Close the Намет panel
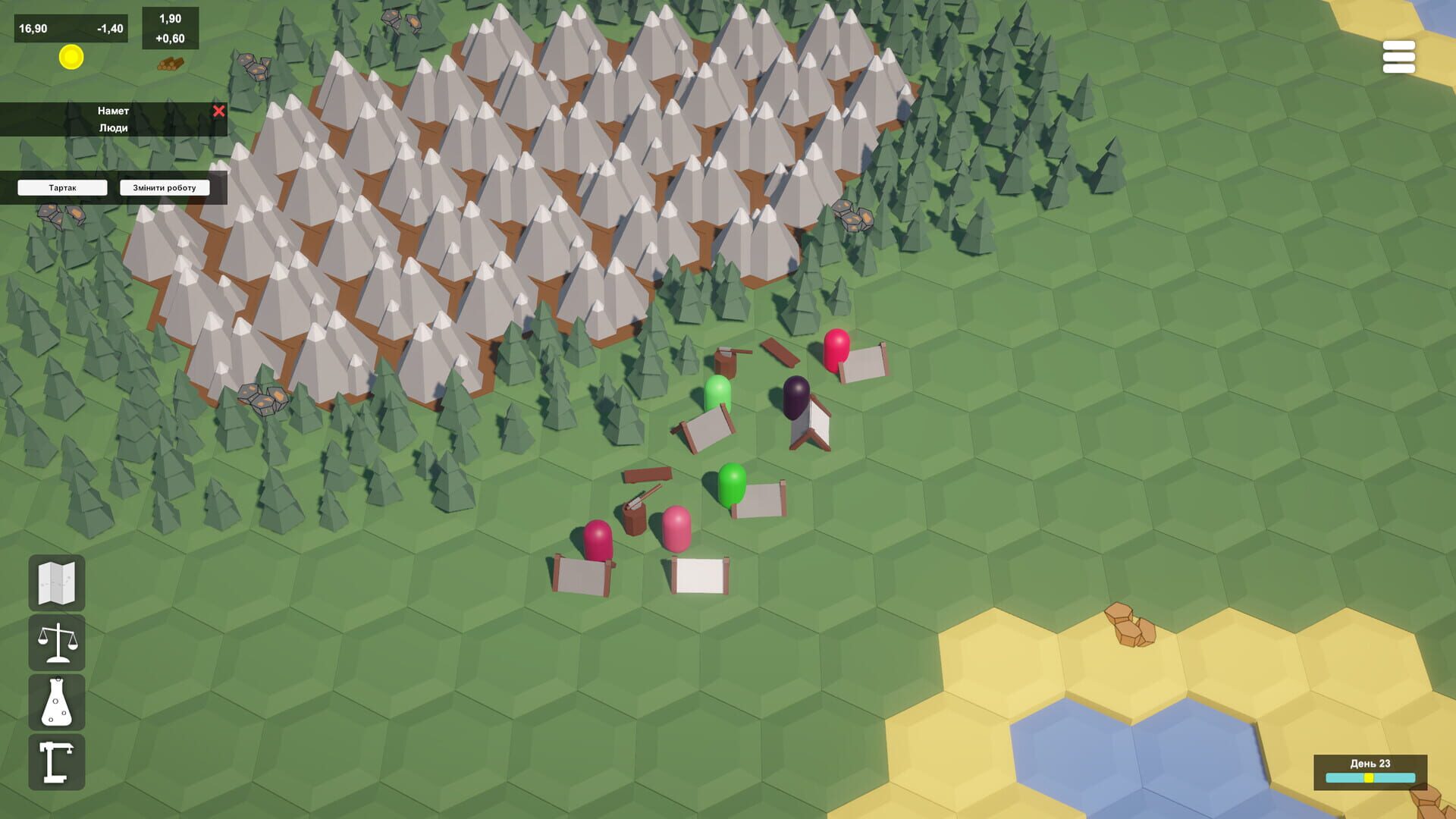1456x819 pixels. 219,111
